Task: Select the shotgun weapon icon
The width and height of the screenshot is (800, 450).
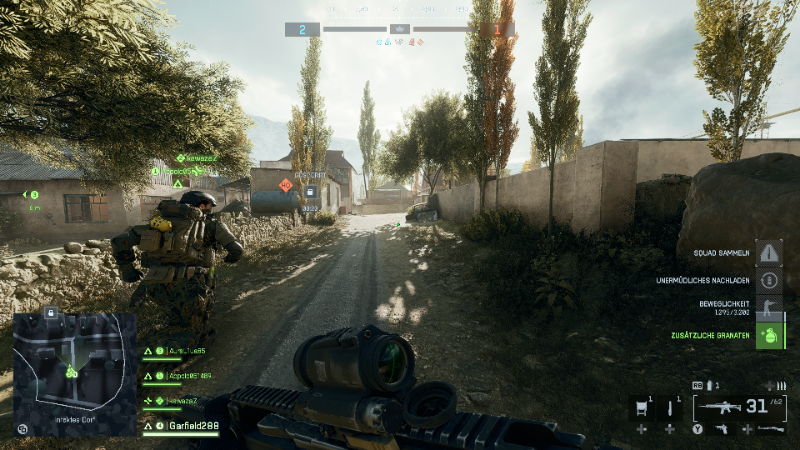Action: click(x=772, y=429)
